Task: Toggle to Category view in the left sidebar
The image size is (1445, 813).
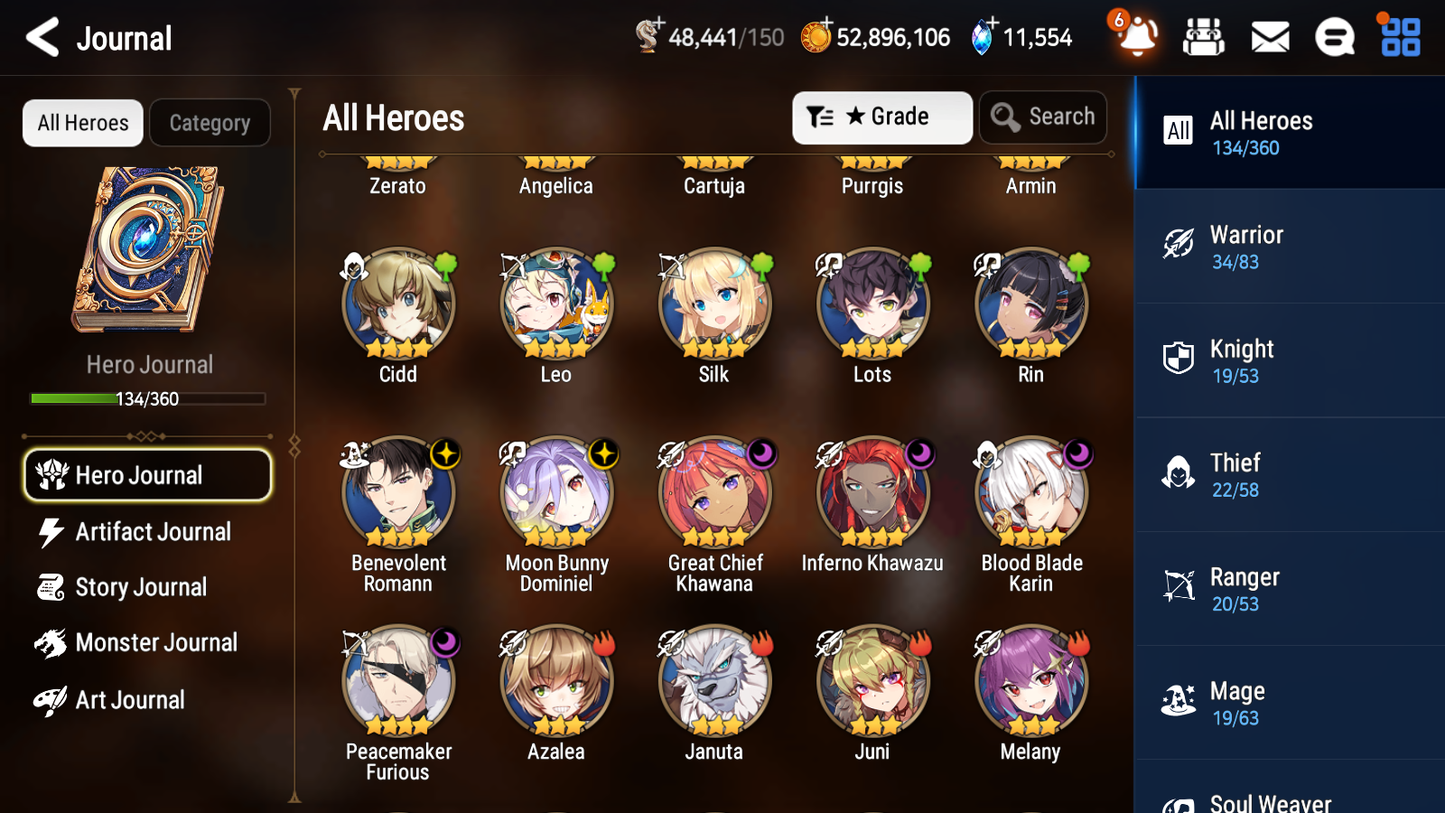Action: tap(210, 122)
